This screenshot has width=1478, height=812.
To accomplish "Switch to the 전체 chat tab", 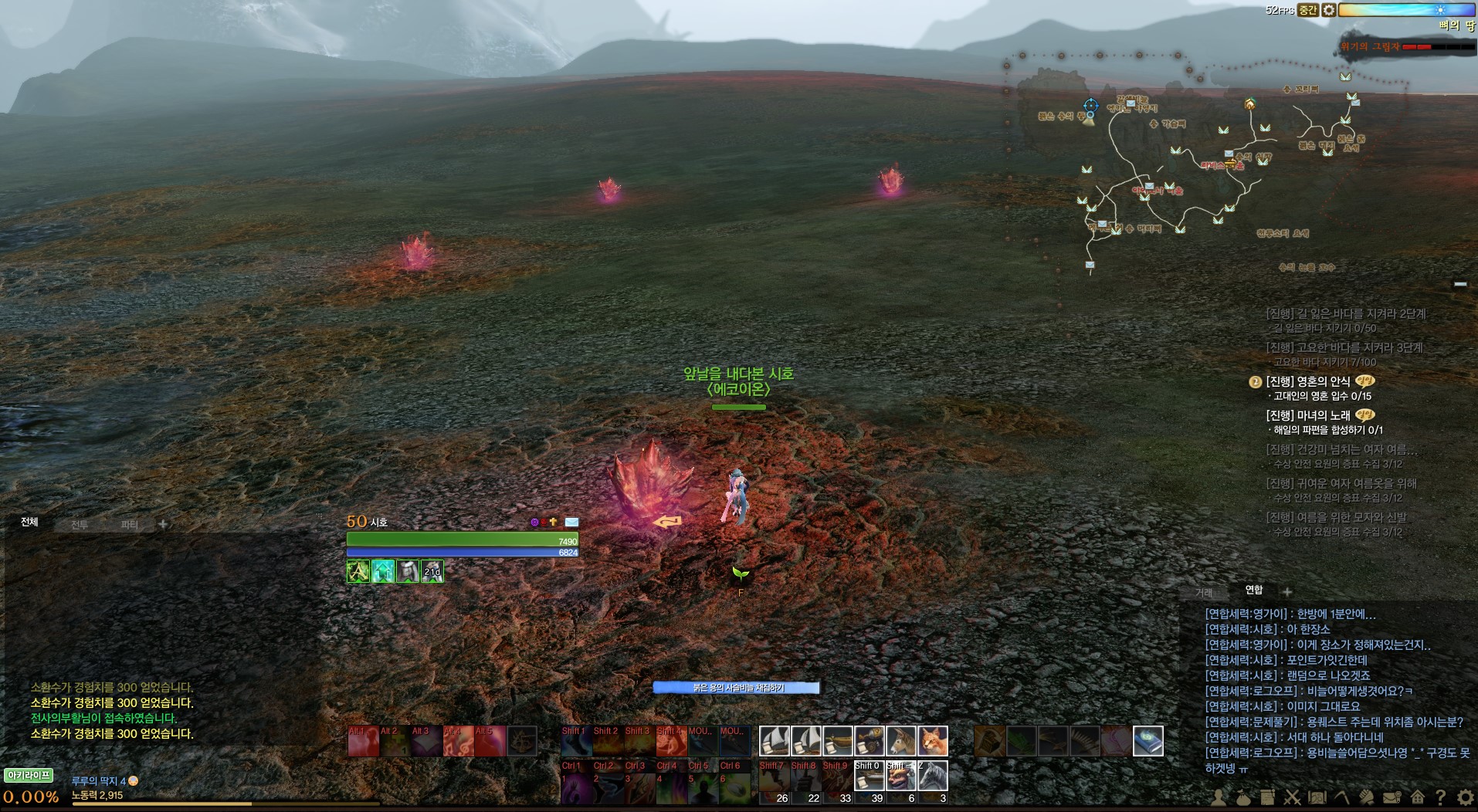I will pyautogui.click(x=29, y=523).
